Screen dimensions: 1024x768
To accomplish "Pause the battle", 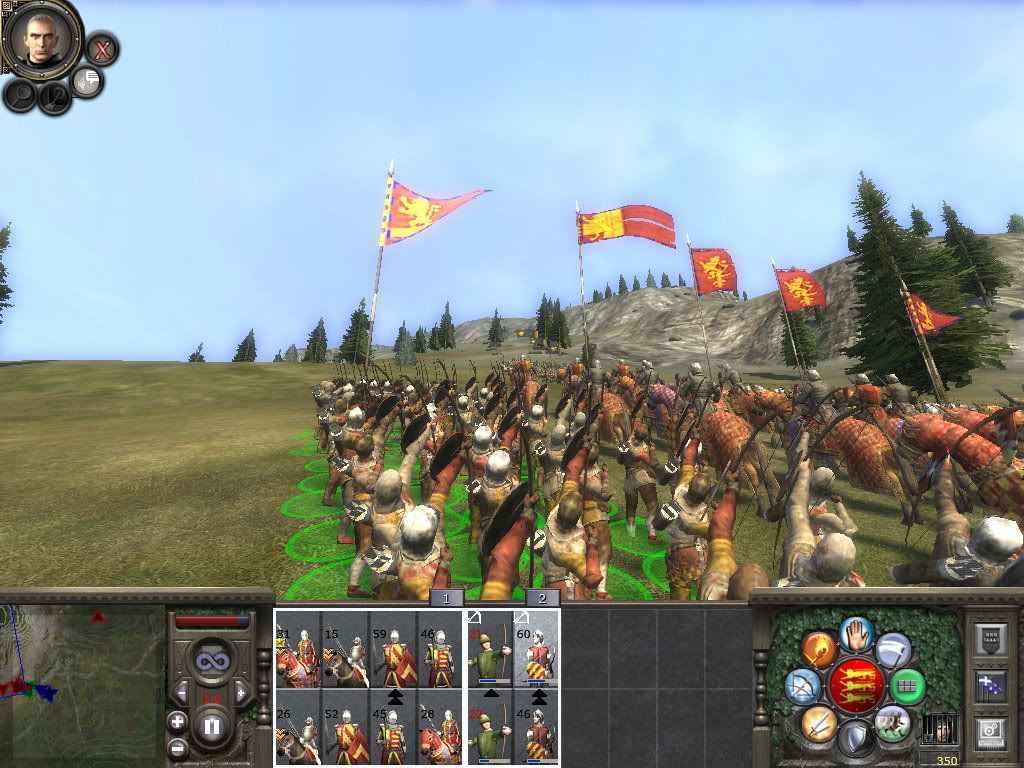I will (x=211, y=727).
